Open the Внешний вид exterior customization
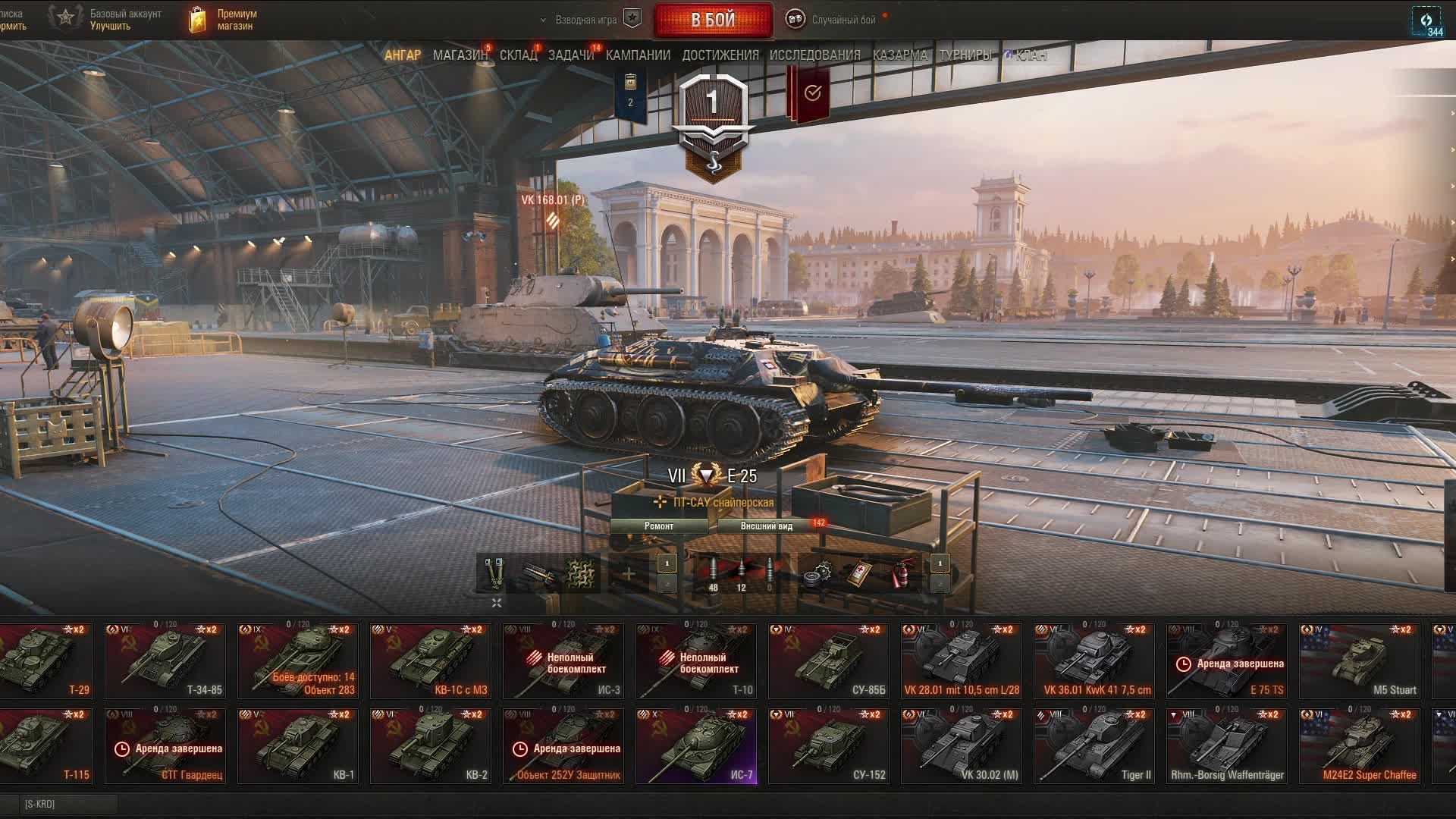 pyautogui.click(x=766, y=526)
